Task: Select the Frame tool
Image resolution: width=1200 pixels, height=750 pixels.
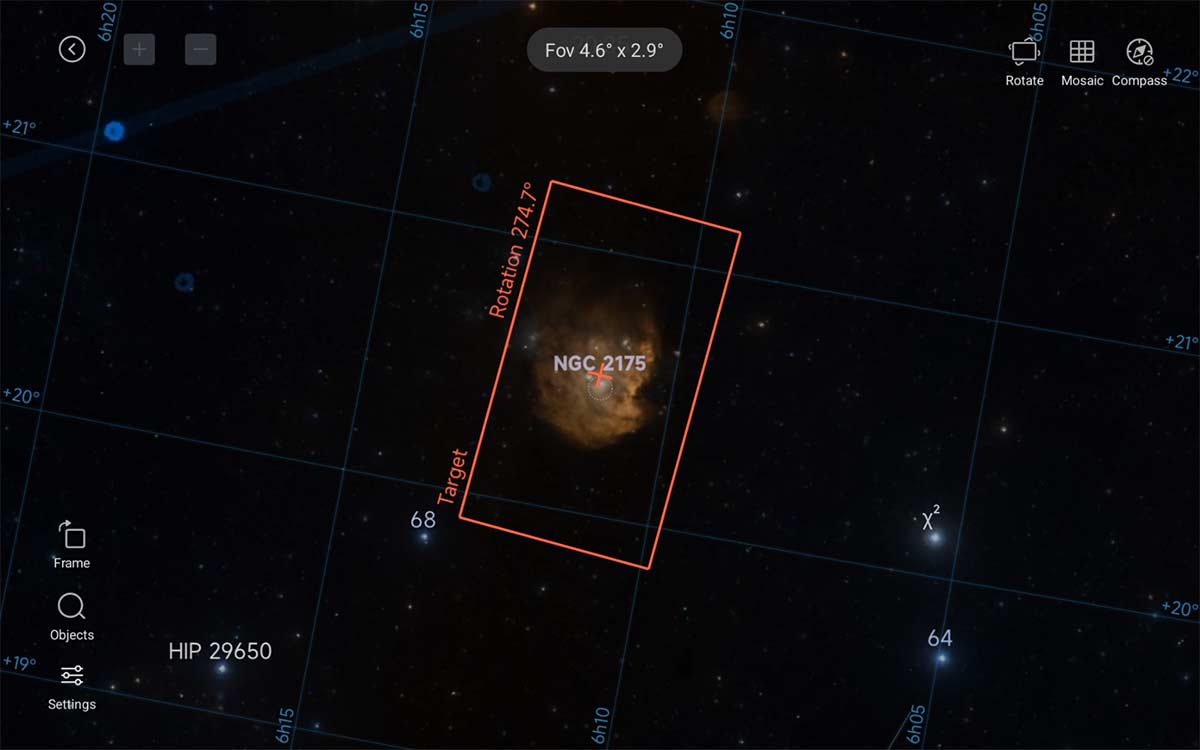Action: (72, 545)
